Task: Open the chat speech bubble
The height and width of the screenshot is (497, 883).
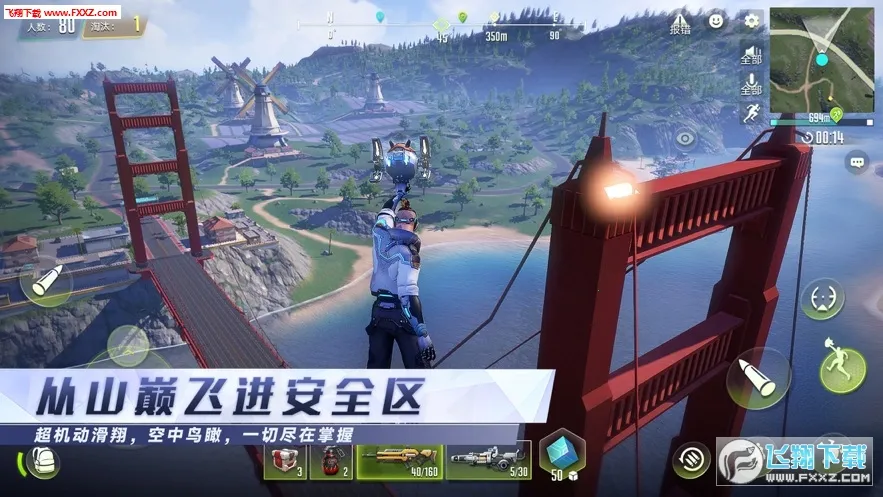Action: tap(856, 161)
